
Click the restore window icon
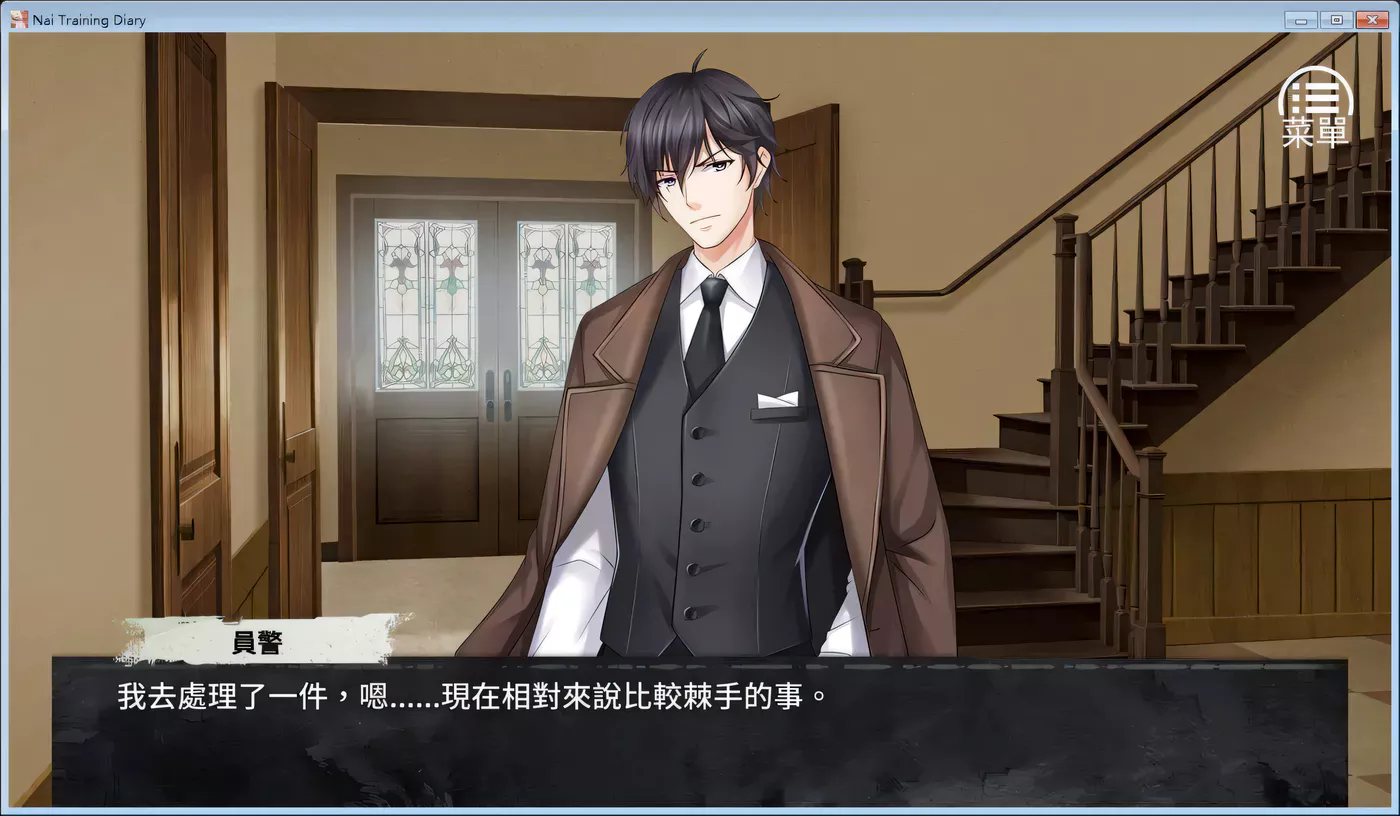[x=1336, y=18]
